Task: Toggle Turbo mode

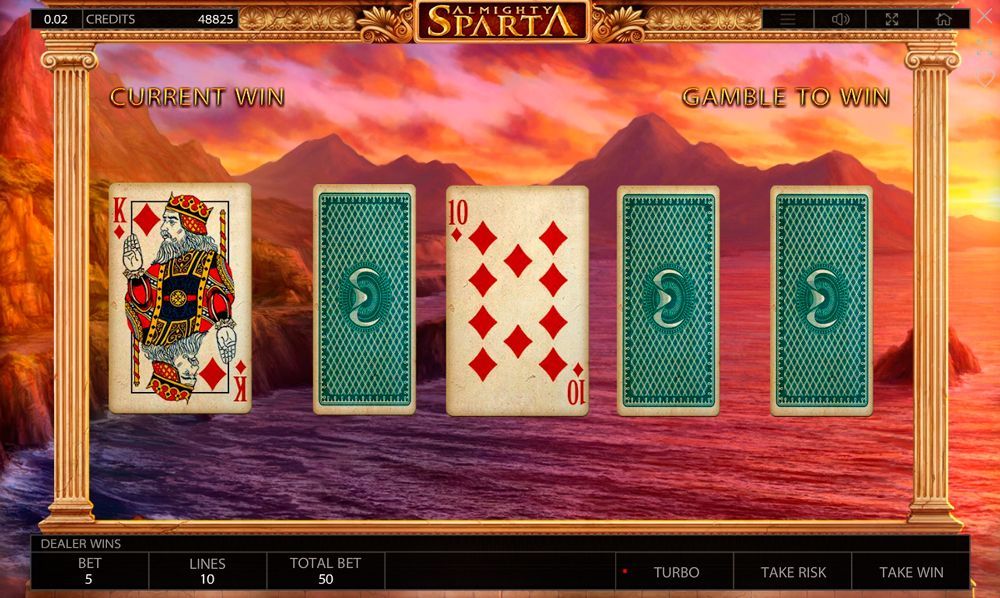Action: (x=676, y=572)
